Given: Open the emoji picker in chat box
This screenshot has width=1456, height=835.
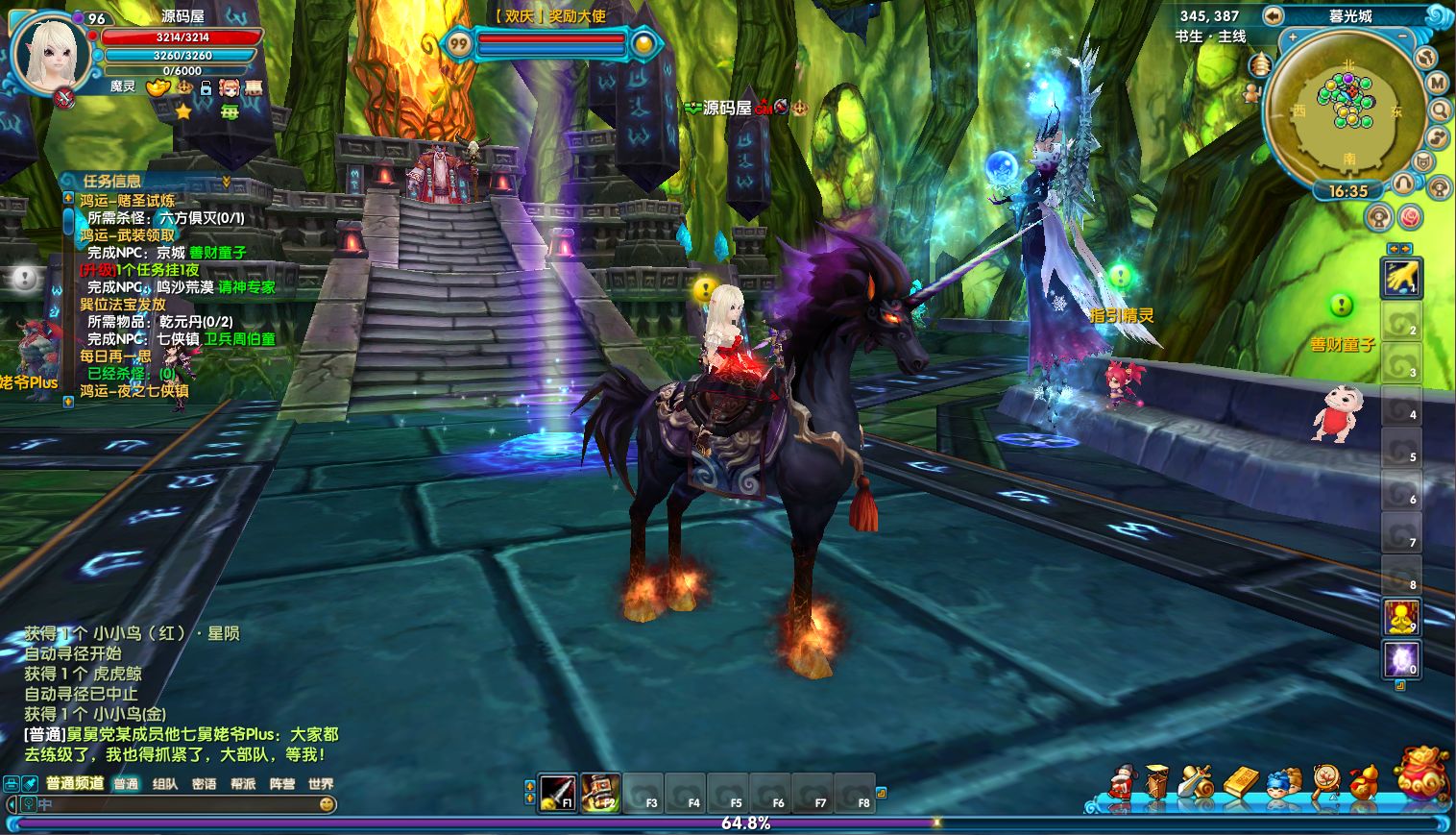Looking at the screenshot, I should [x=327, y=804].
